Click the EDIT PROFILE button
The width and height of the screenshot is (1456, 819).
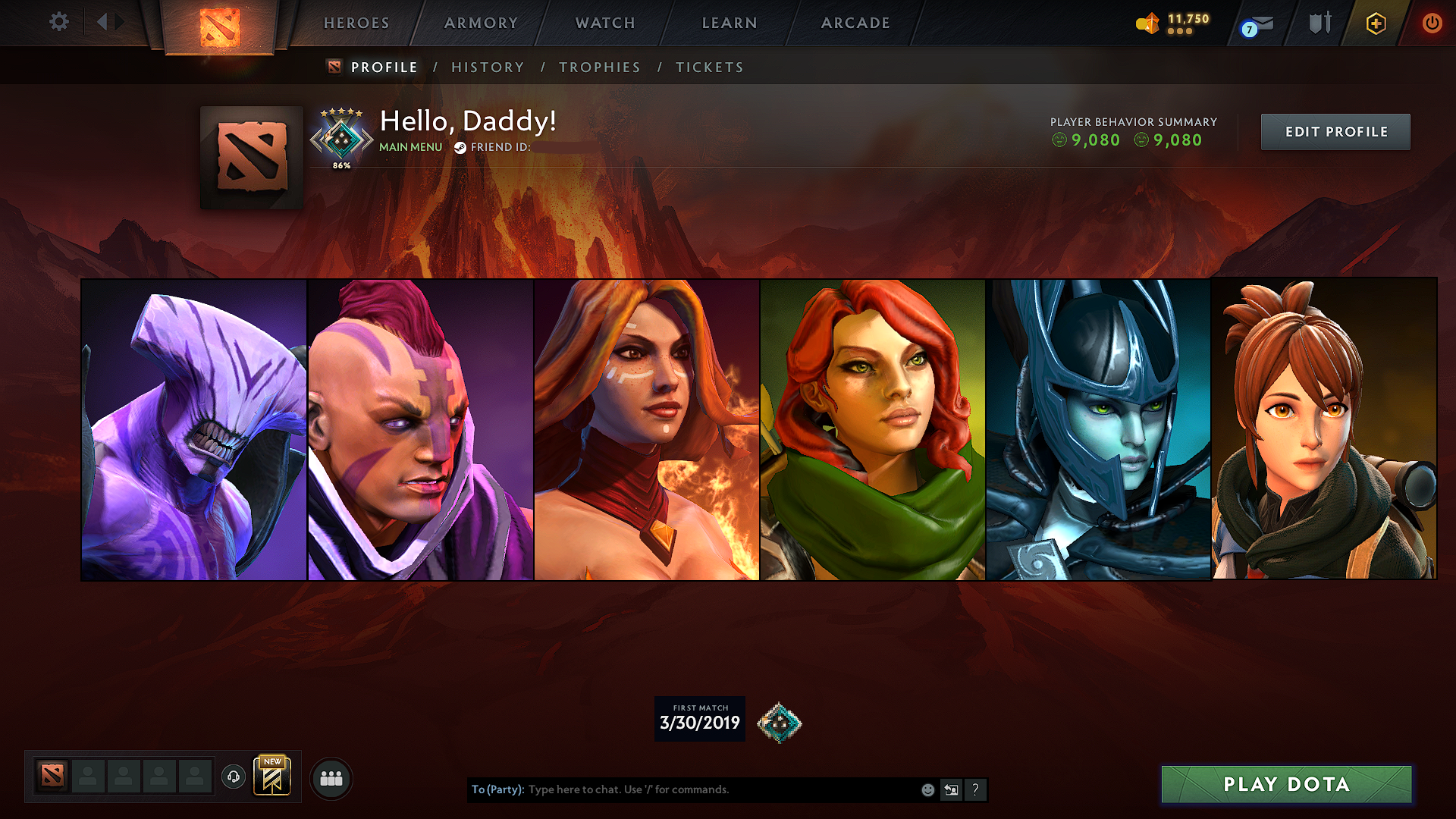coord(1335,131)
